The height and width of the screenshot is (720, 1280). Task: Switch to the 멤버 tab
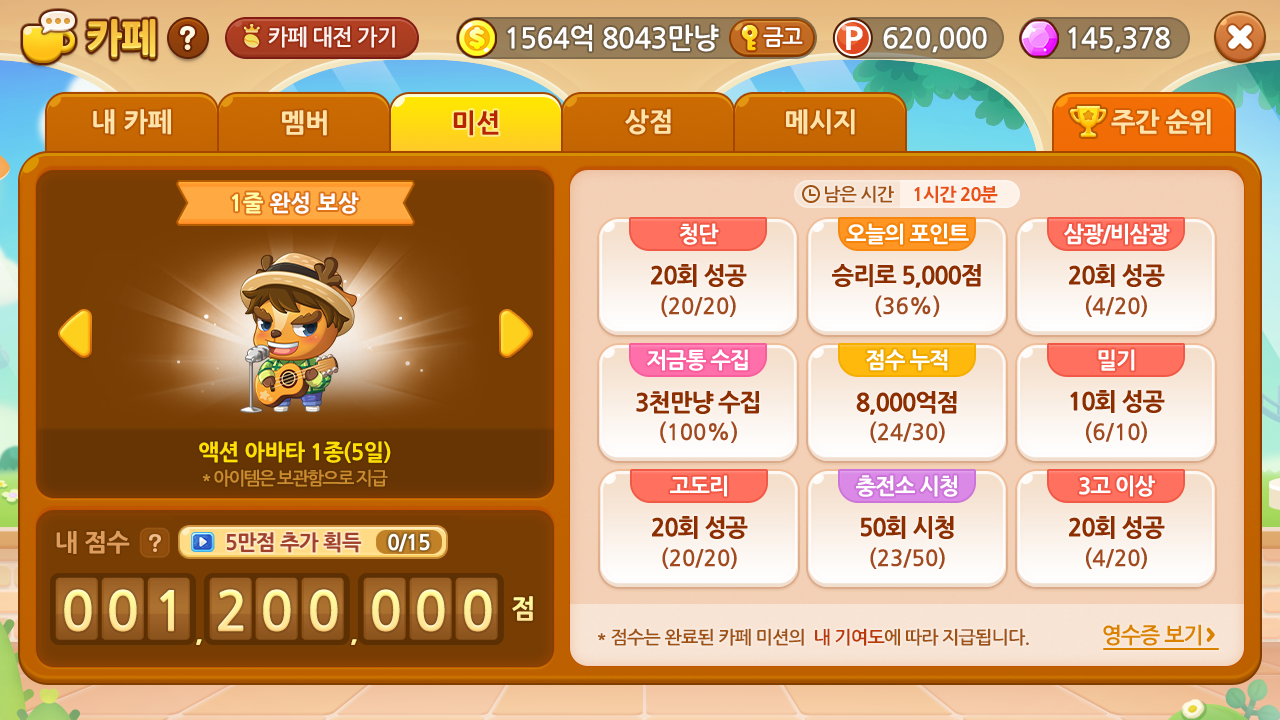point(304,122)
